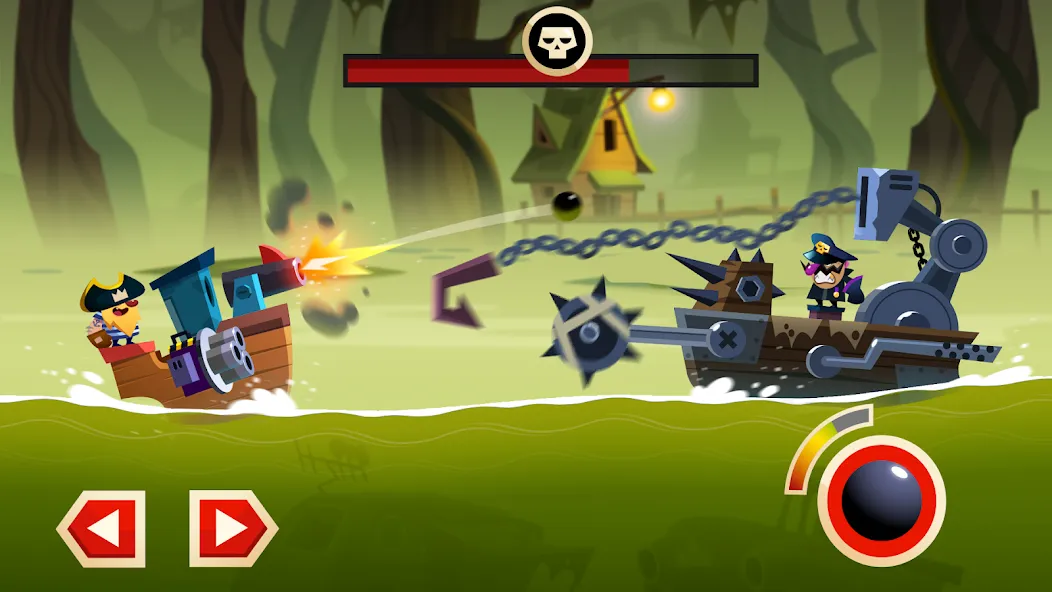This screenshot has height=592, width=1052.
Task: Tap the red right arrow button
Action: pos(233,528)
